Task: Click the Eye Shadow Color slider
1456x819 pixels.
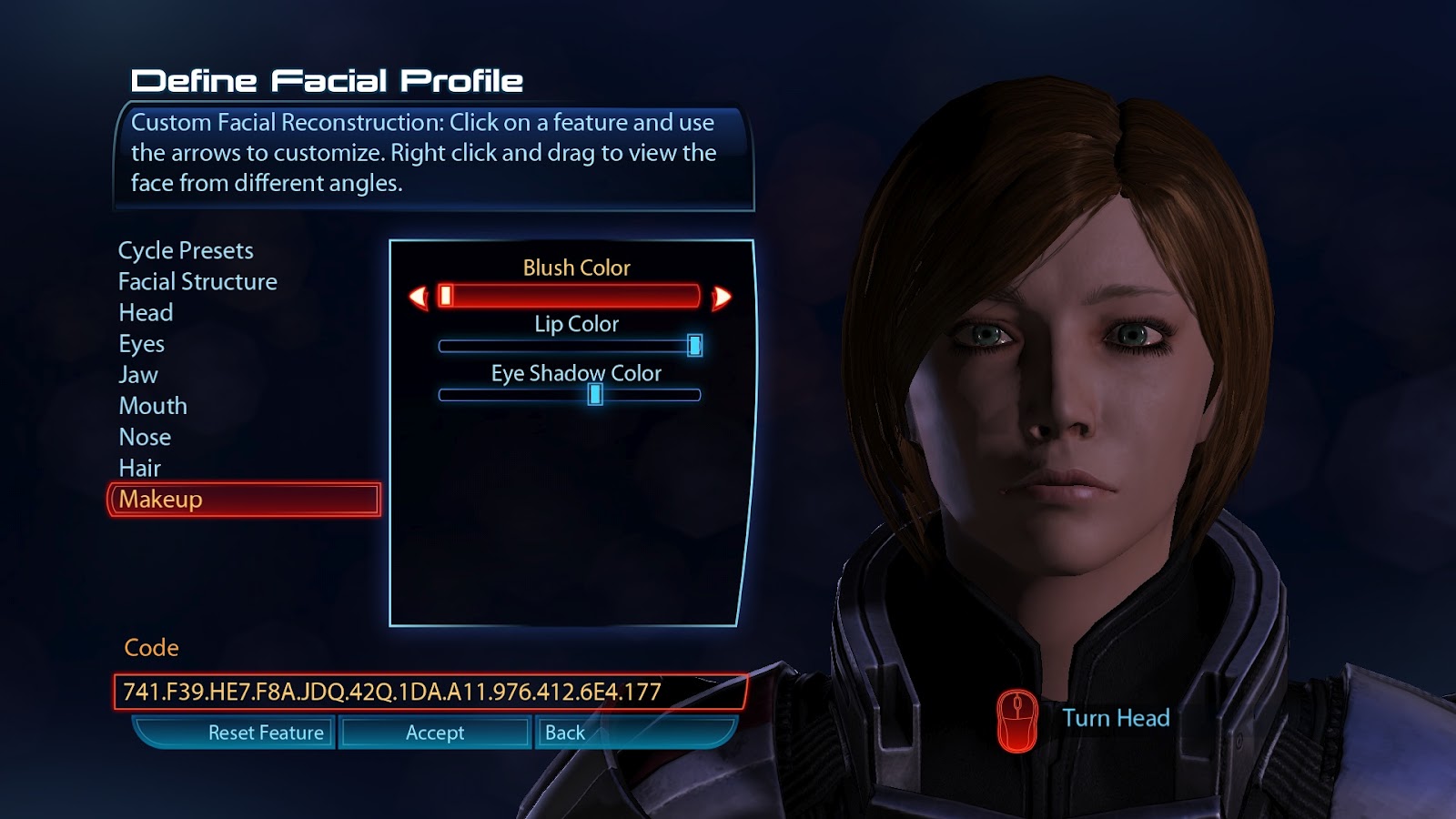Action: coord(570,395)
